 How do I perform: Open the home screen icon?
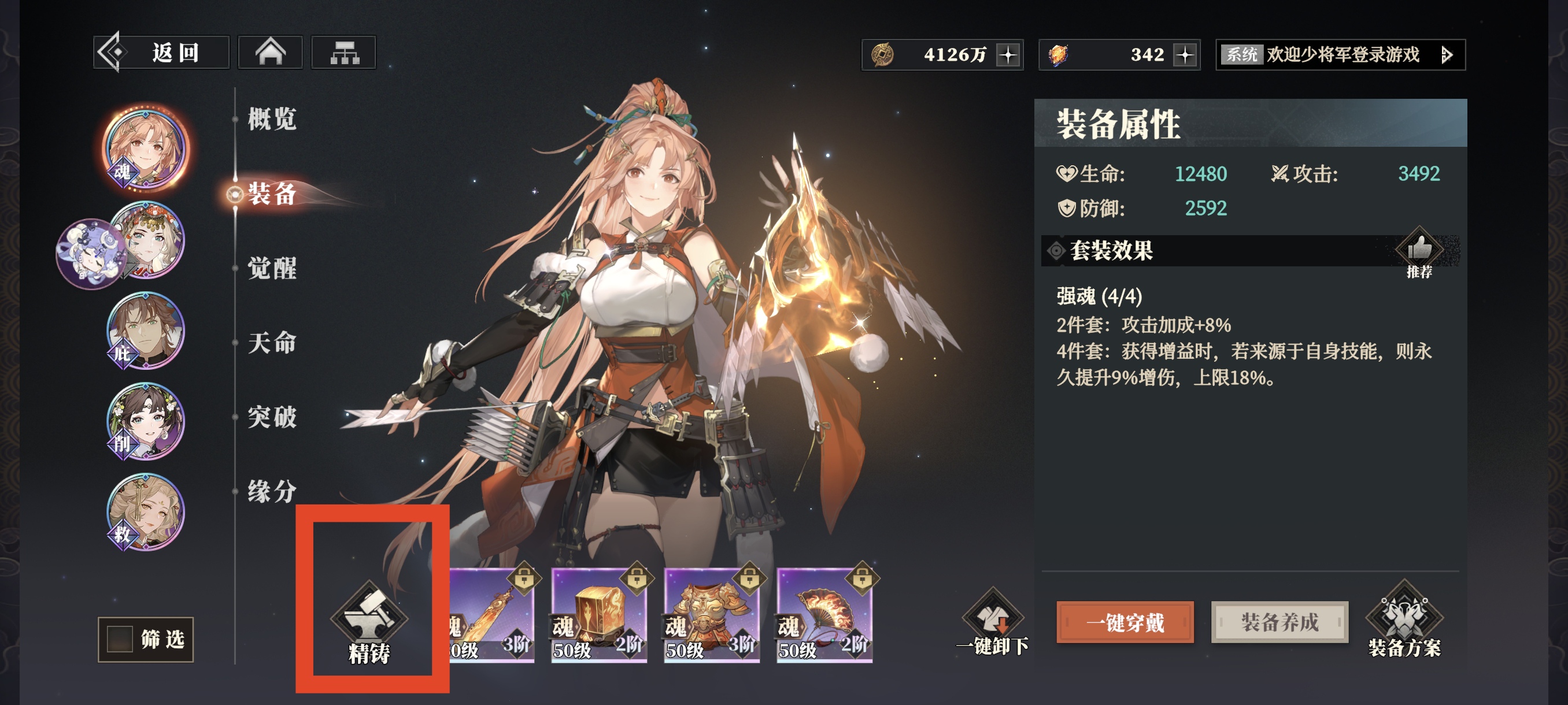pyautogui.click(x=270, y=53)
